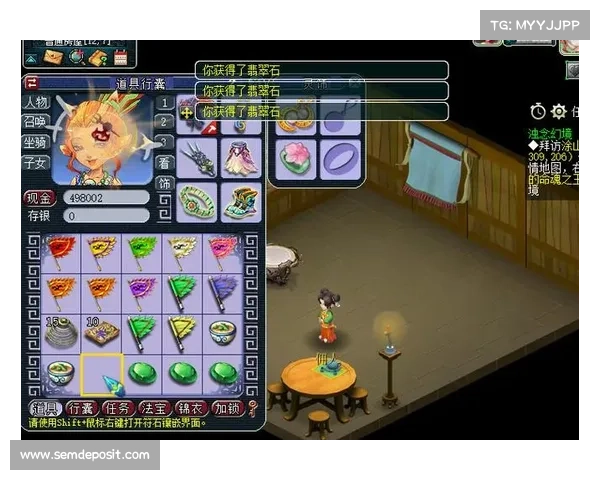
Task: Open the gear settings icon above quest tracker
Action: pos(558,111)
